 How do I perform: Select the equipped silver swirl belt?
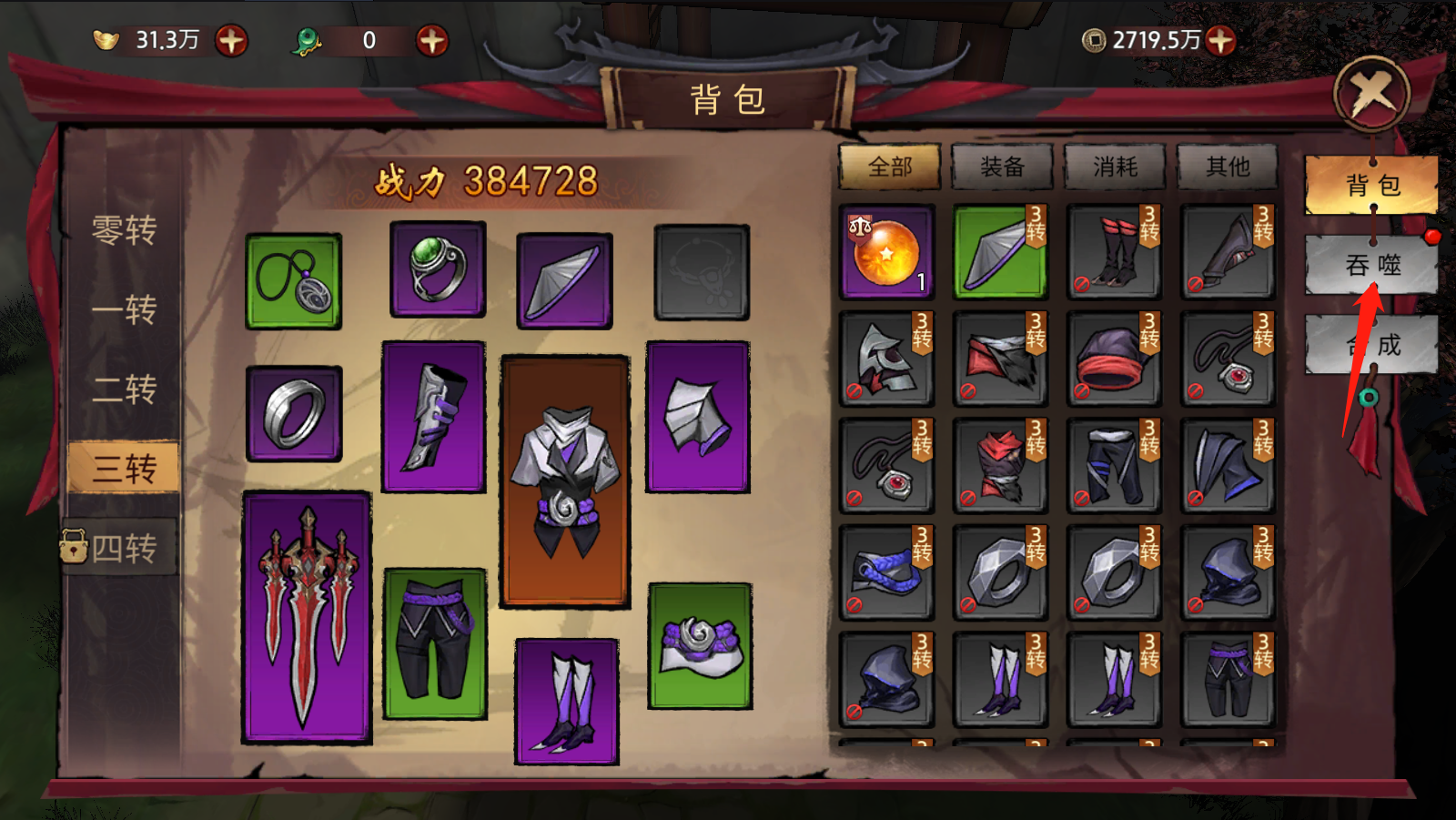(x=700, y=646)
